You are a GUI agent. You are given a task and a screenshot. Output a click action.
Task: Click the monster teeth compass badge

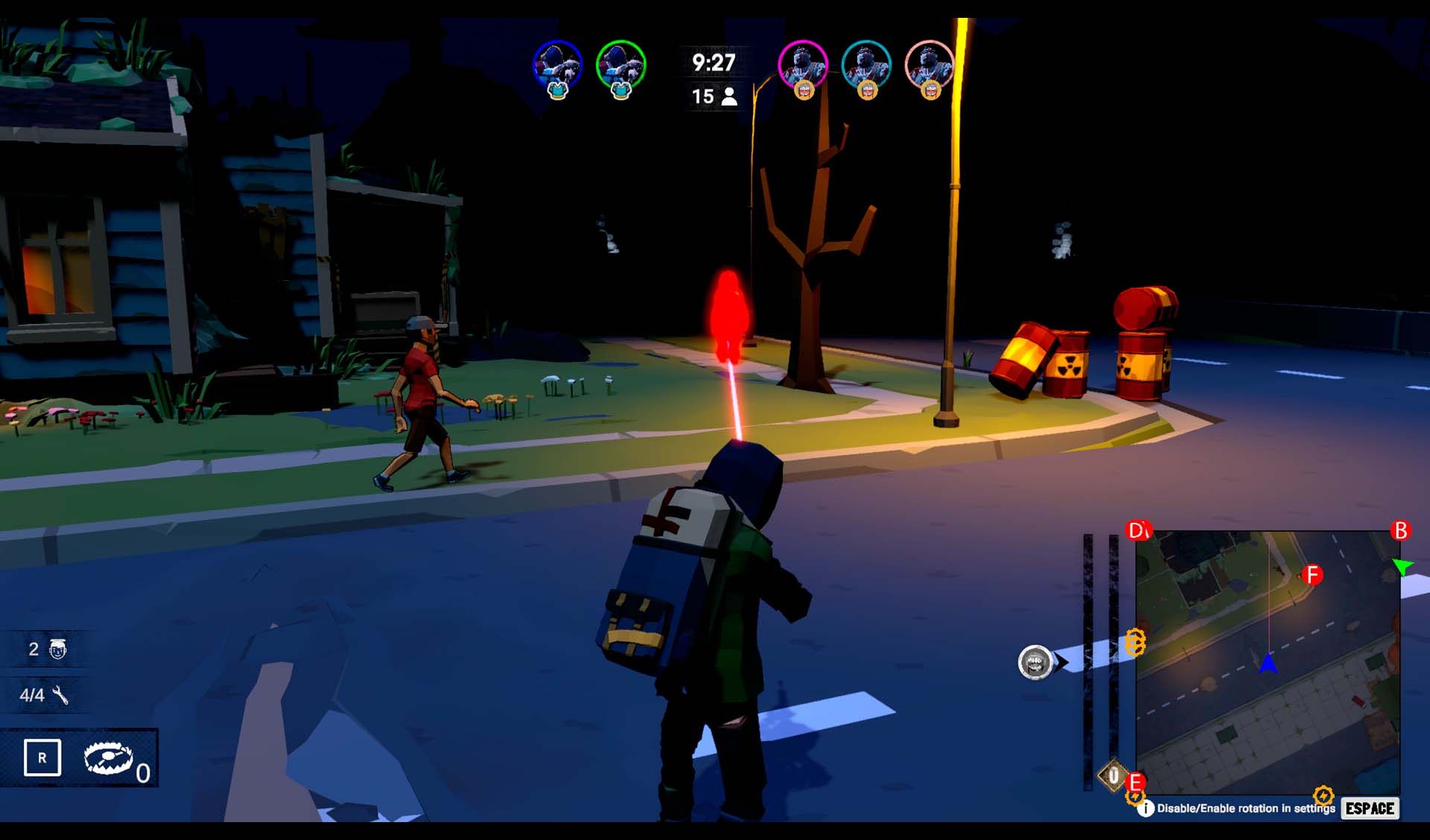(x=1035, y=662)
